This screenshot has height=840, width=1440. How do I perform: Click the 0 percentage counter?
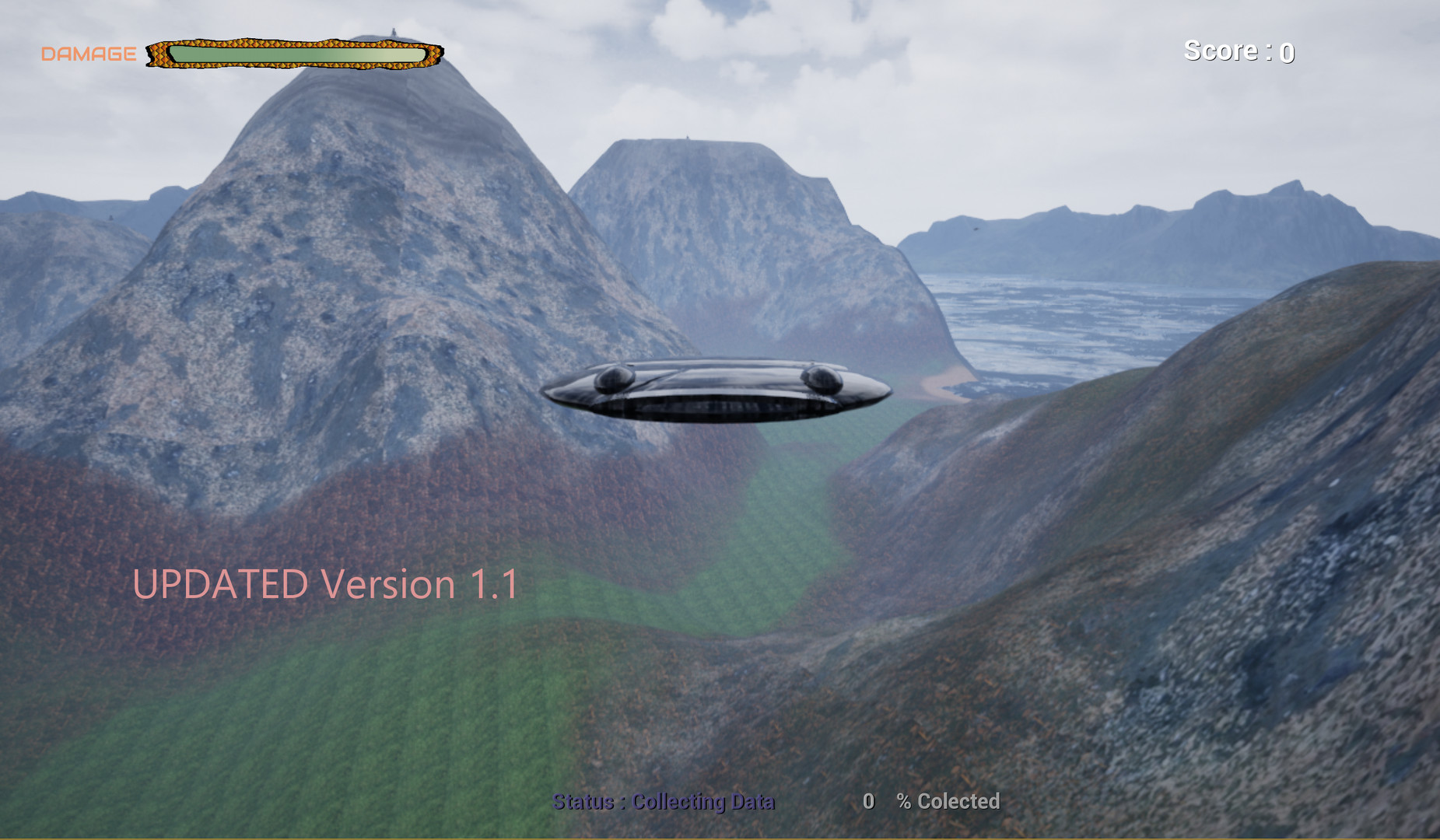[869, 800]
